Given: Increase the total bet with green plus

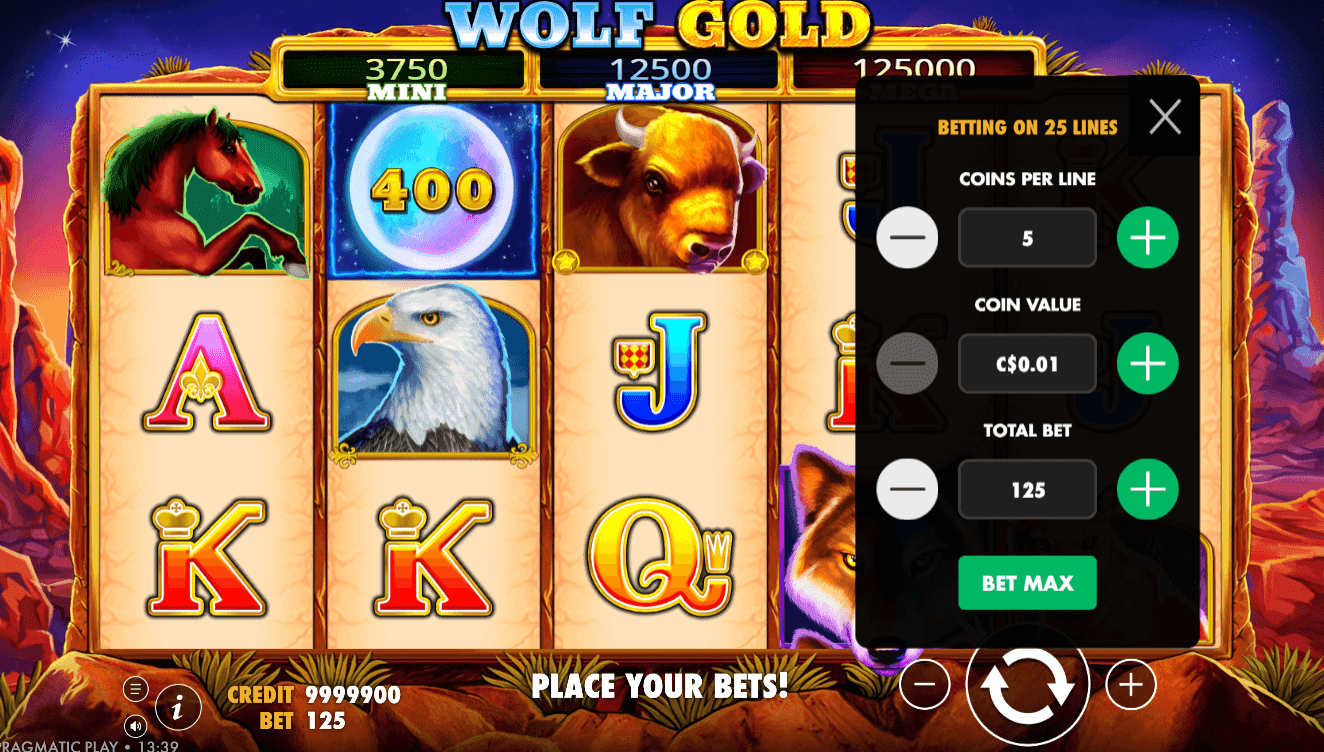Looking at the screenshot, I should 1147,489.
